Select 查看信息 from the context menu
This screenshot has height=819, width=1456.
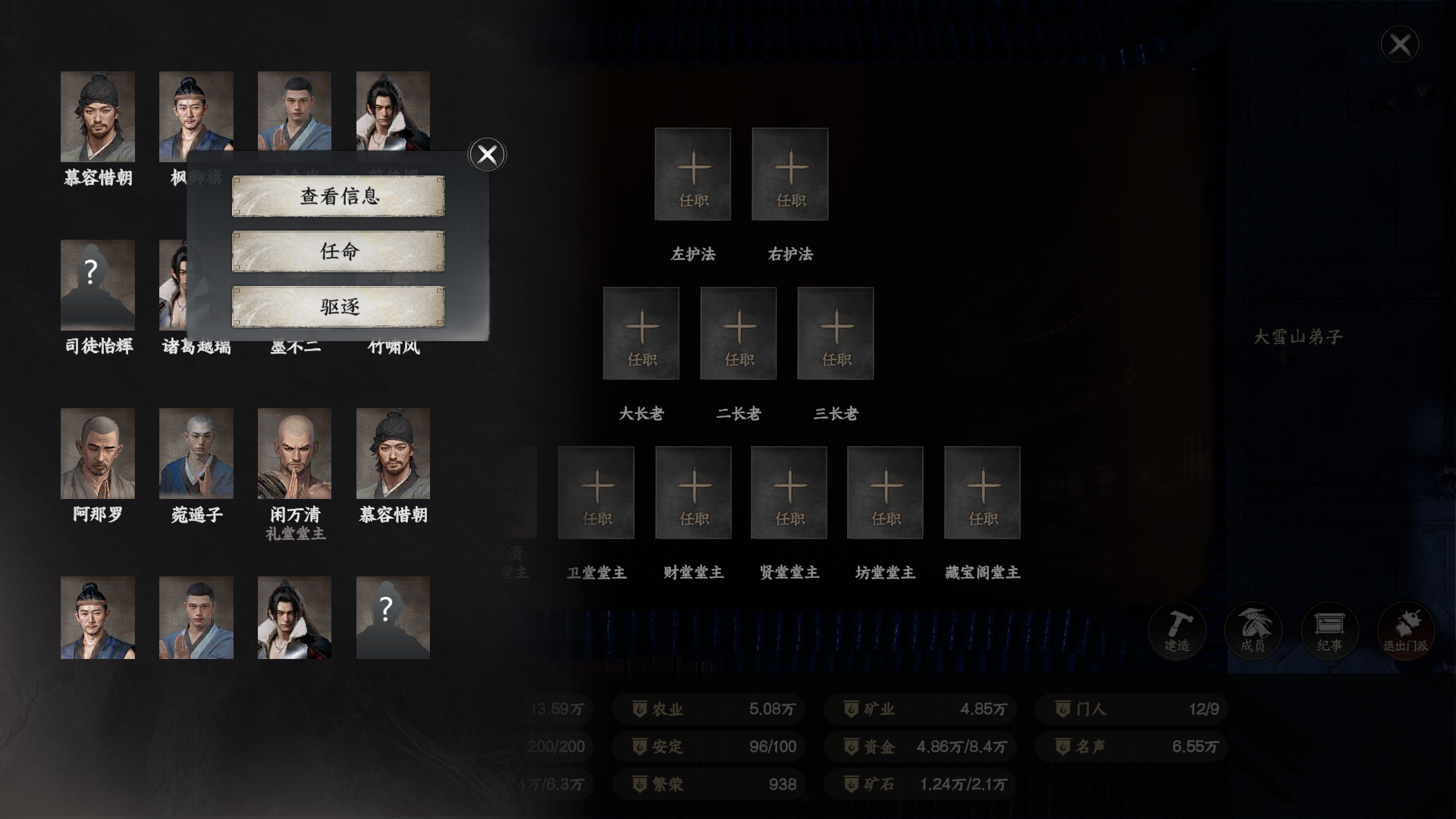pyautogui.click(x=338, y=198)
